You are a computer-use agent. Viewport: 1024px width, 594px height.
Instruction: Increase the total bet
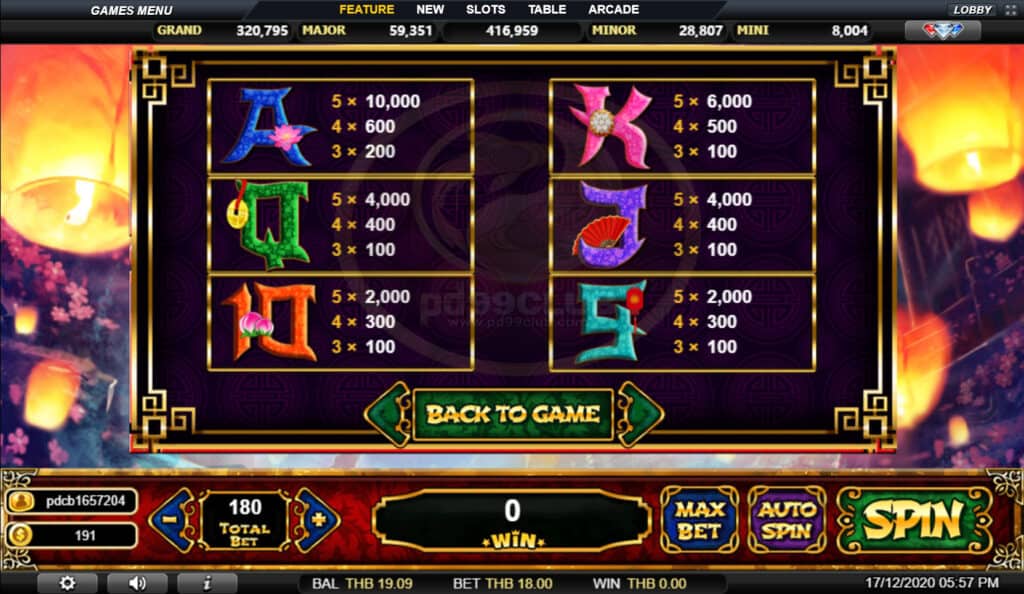(319, 520)
